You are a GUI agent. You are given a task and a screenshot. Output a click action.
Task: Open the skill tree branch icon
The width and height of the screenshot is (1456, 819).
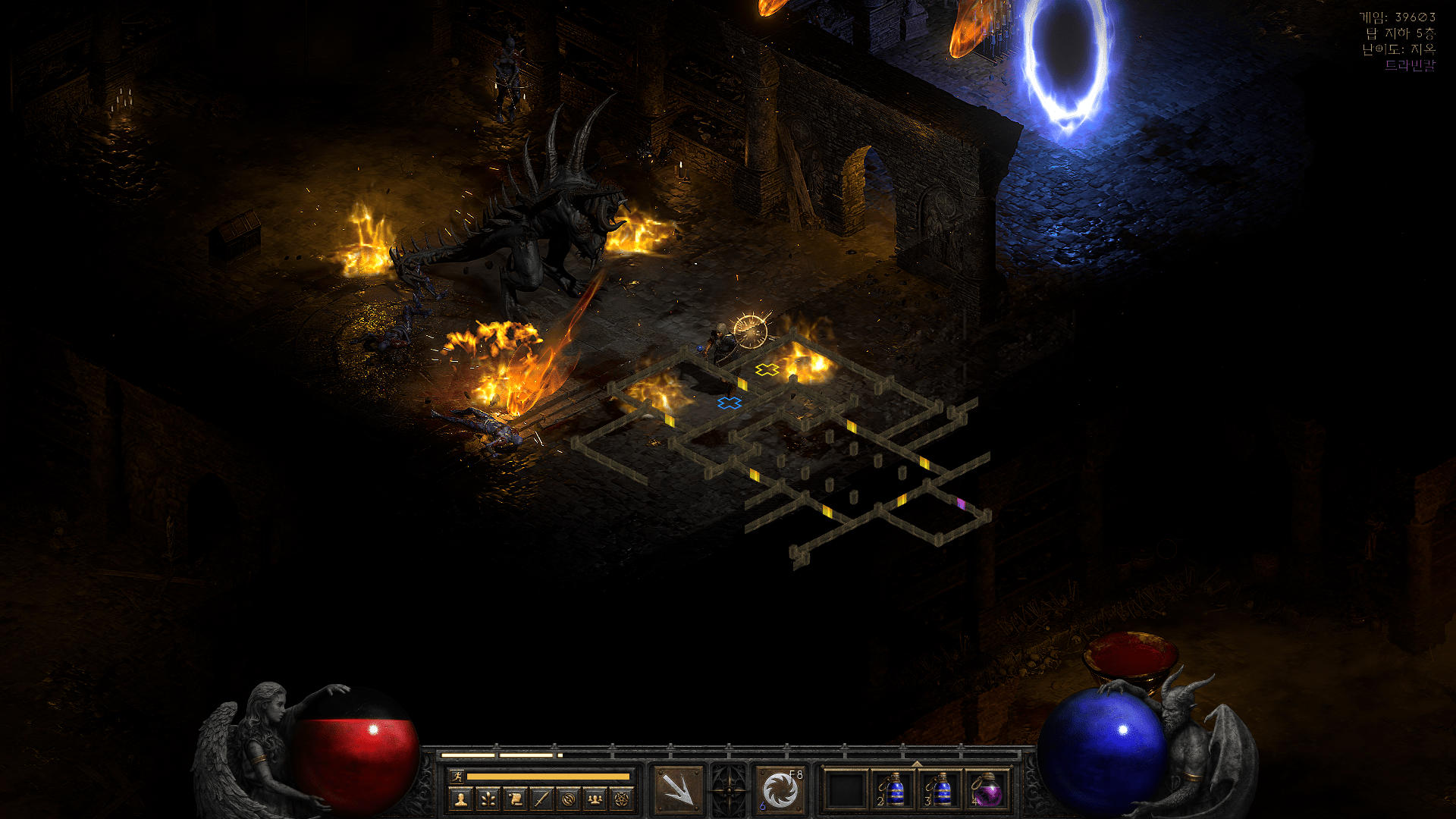point(488,799)
